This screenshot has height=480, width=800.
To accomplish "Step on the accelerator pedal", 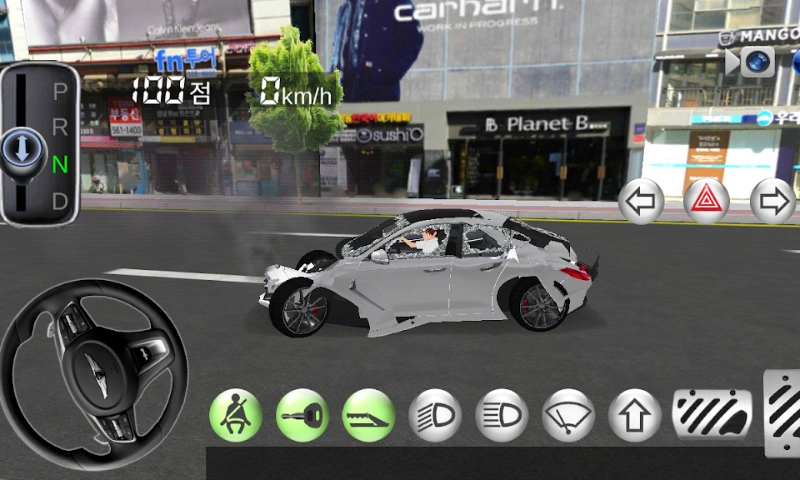I will 783,412.
